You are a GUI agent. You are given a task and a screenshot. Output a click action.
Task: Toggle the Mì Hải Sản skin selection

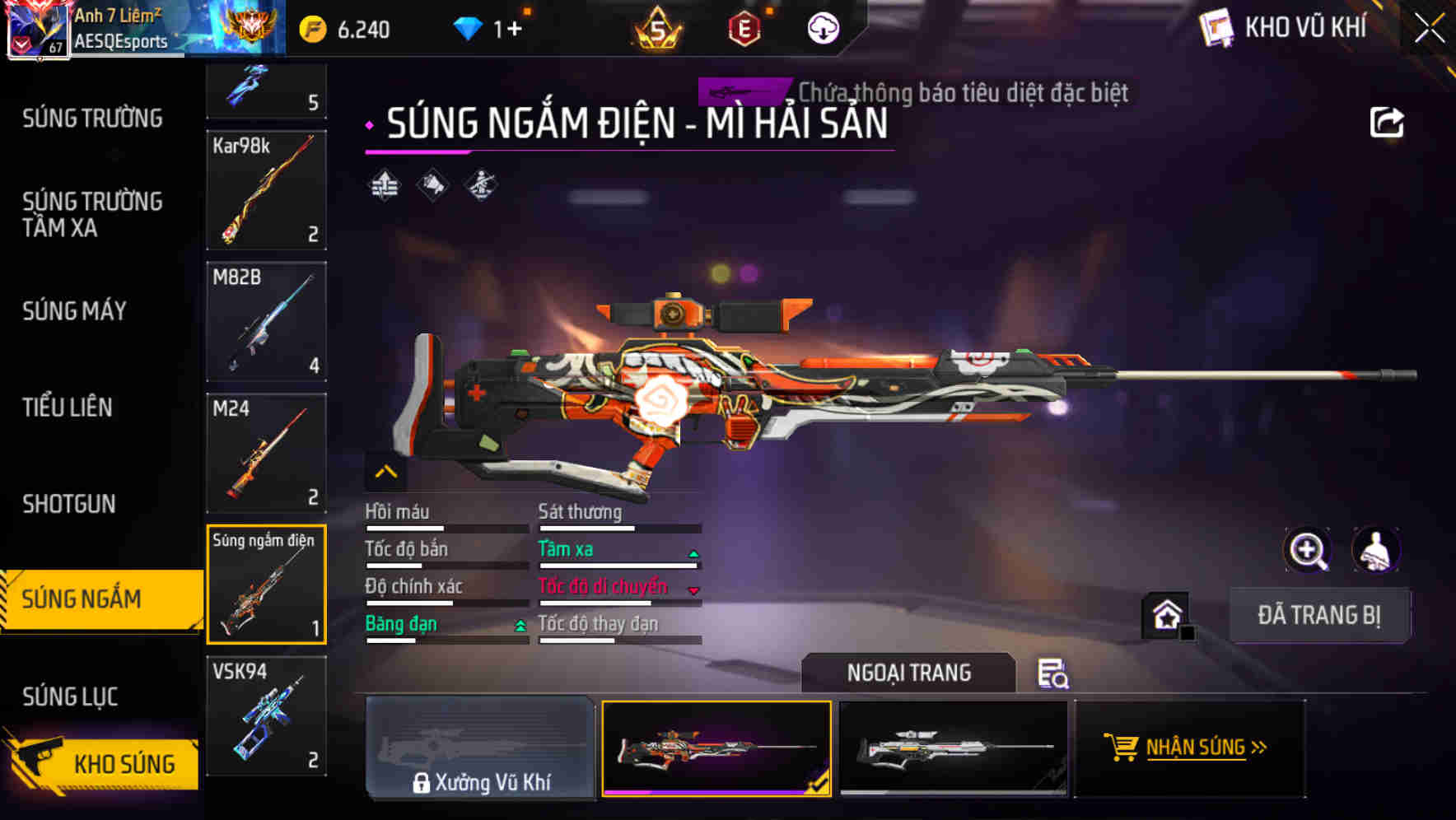click(716, 748)
